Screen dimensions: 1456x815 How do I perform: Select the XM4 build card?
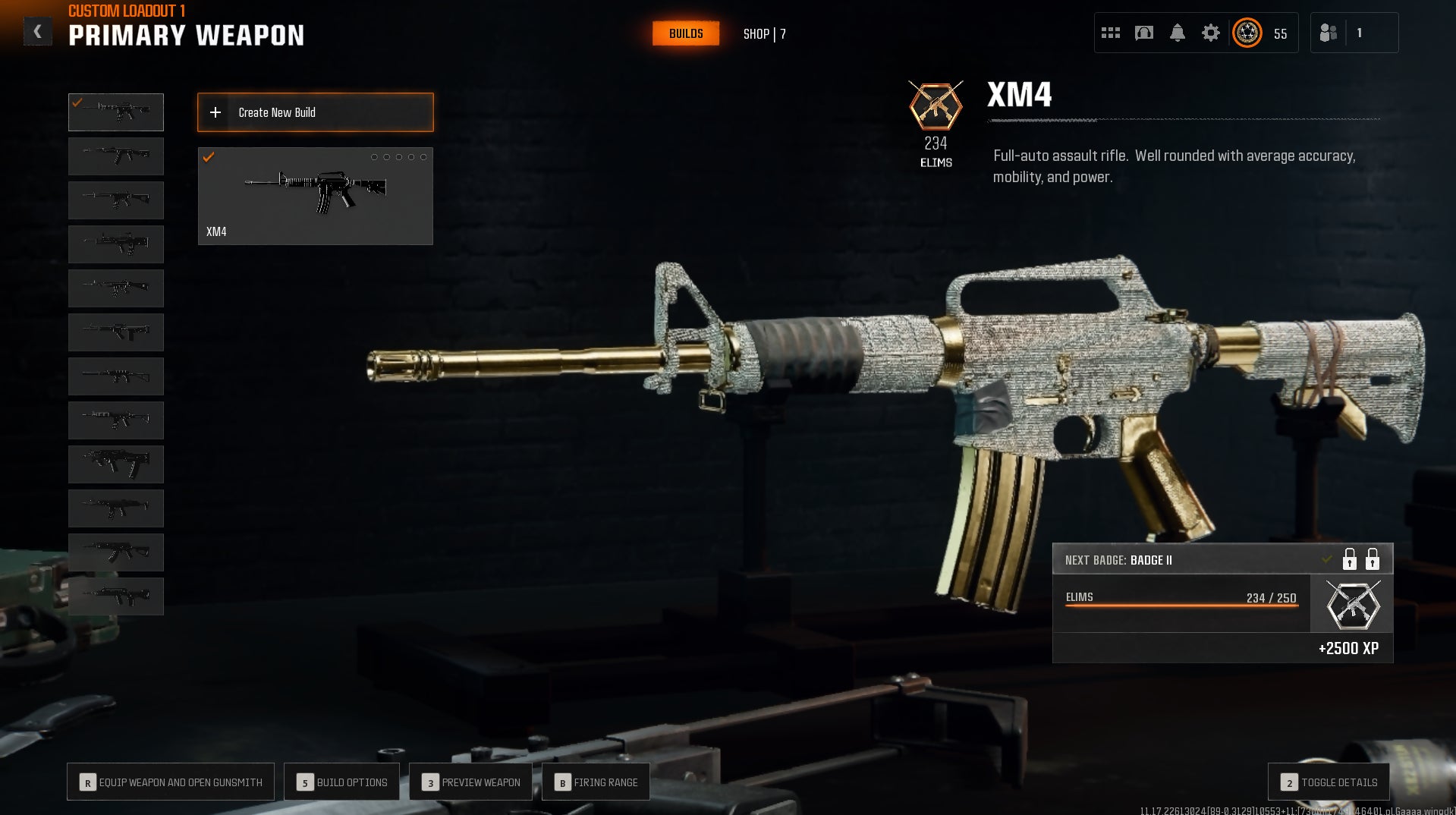316,196
